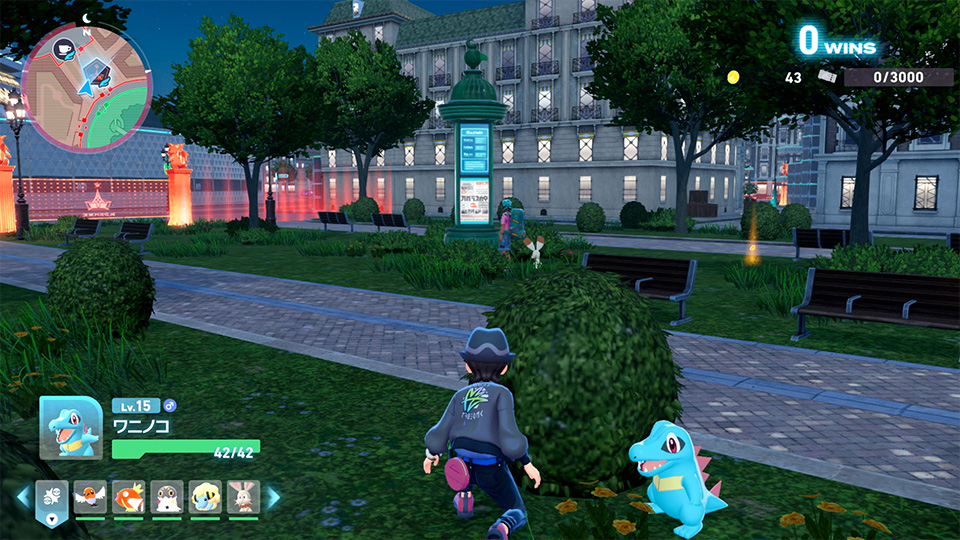The height and width of the screenshot is (540, 960).
Task: Choose the Magikarp party slot
Action: pyautogui.click(x=128, y=497)
